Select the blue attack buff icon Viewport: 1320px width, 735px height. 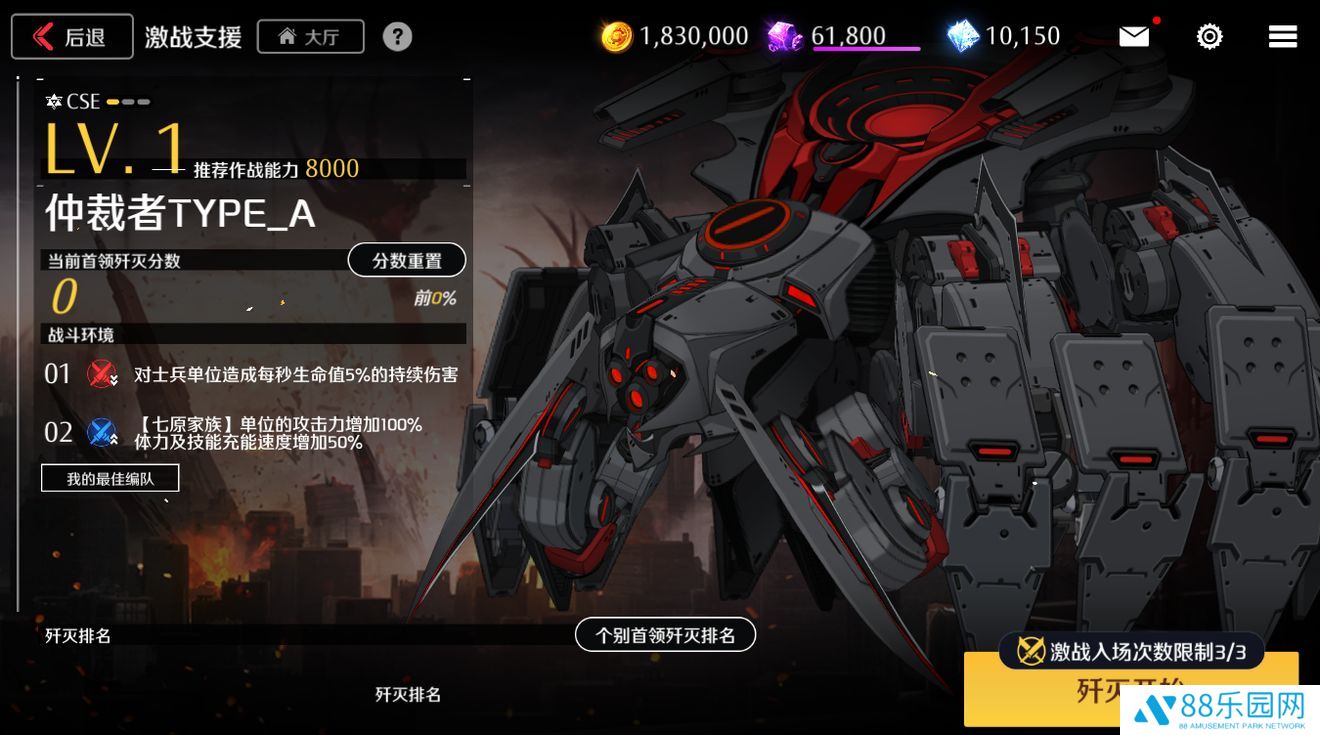pos(101,432)
